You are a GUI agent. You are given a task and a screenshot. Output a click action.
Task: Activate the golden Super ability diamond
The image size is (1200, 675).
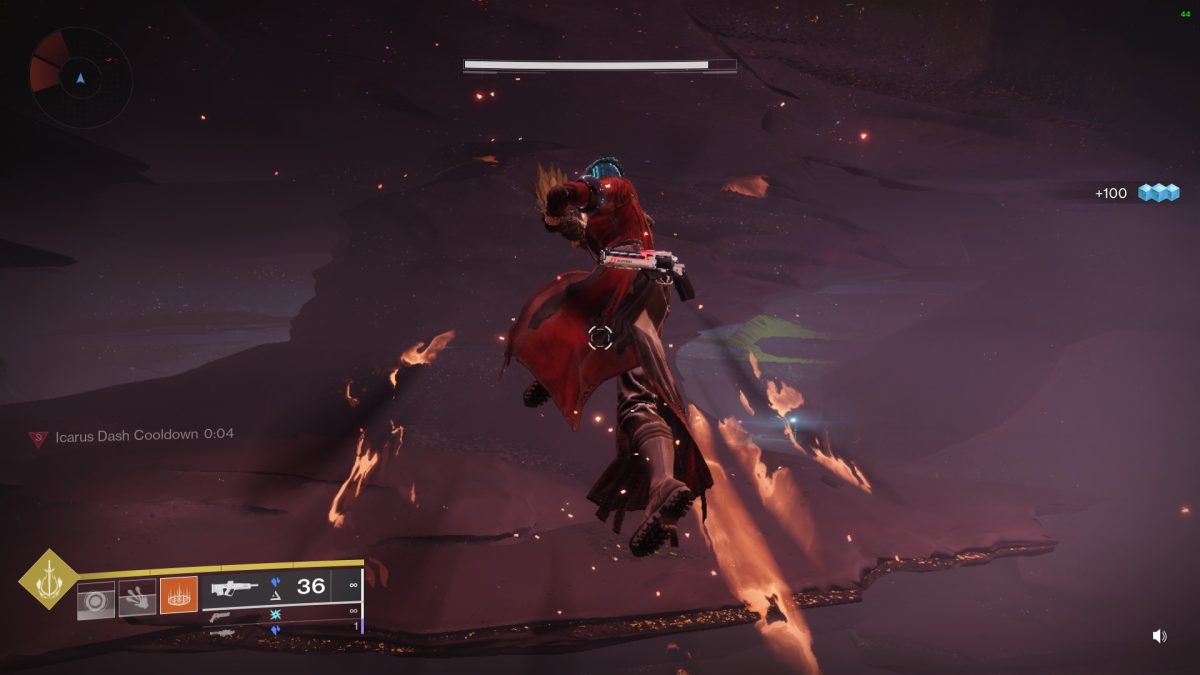(48, 579)
